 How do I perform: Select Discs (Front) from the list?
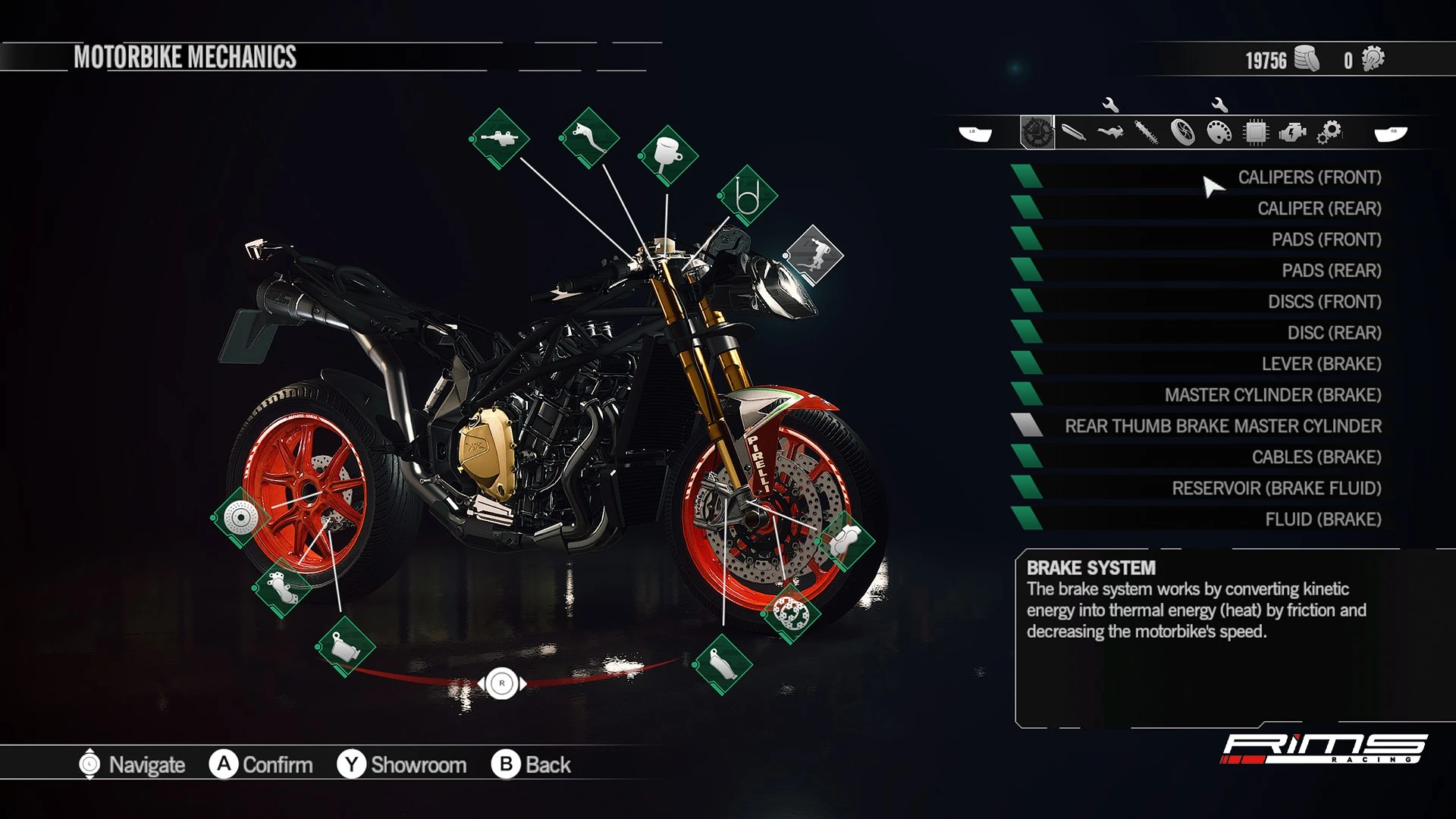pos(1324,302)
